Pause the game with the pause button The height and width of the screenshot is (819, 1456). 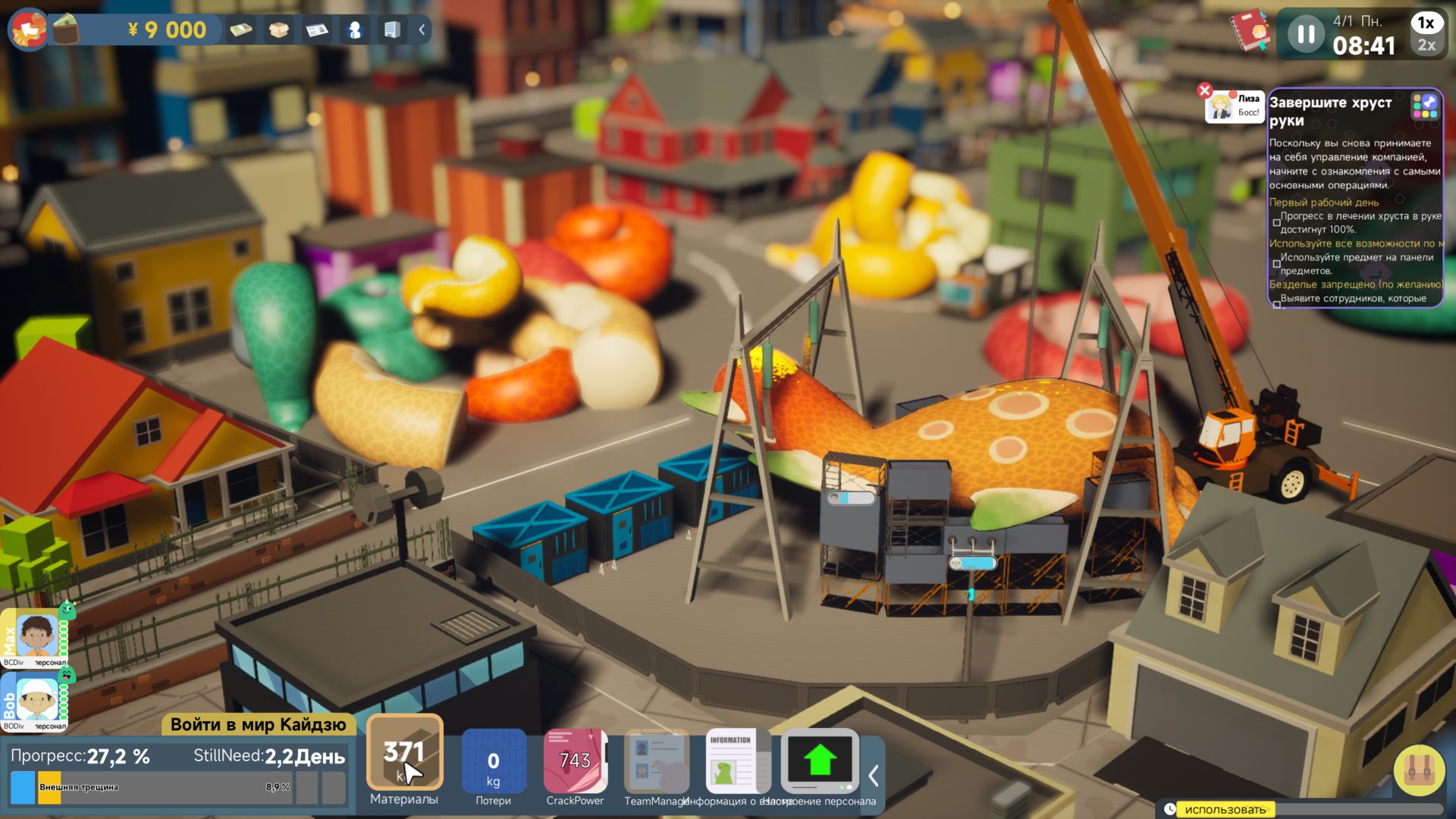pos(1306,34)
